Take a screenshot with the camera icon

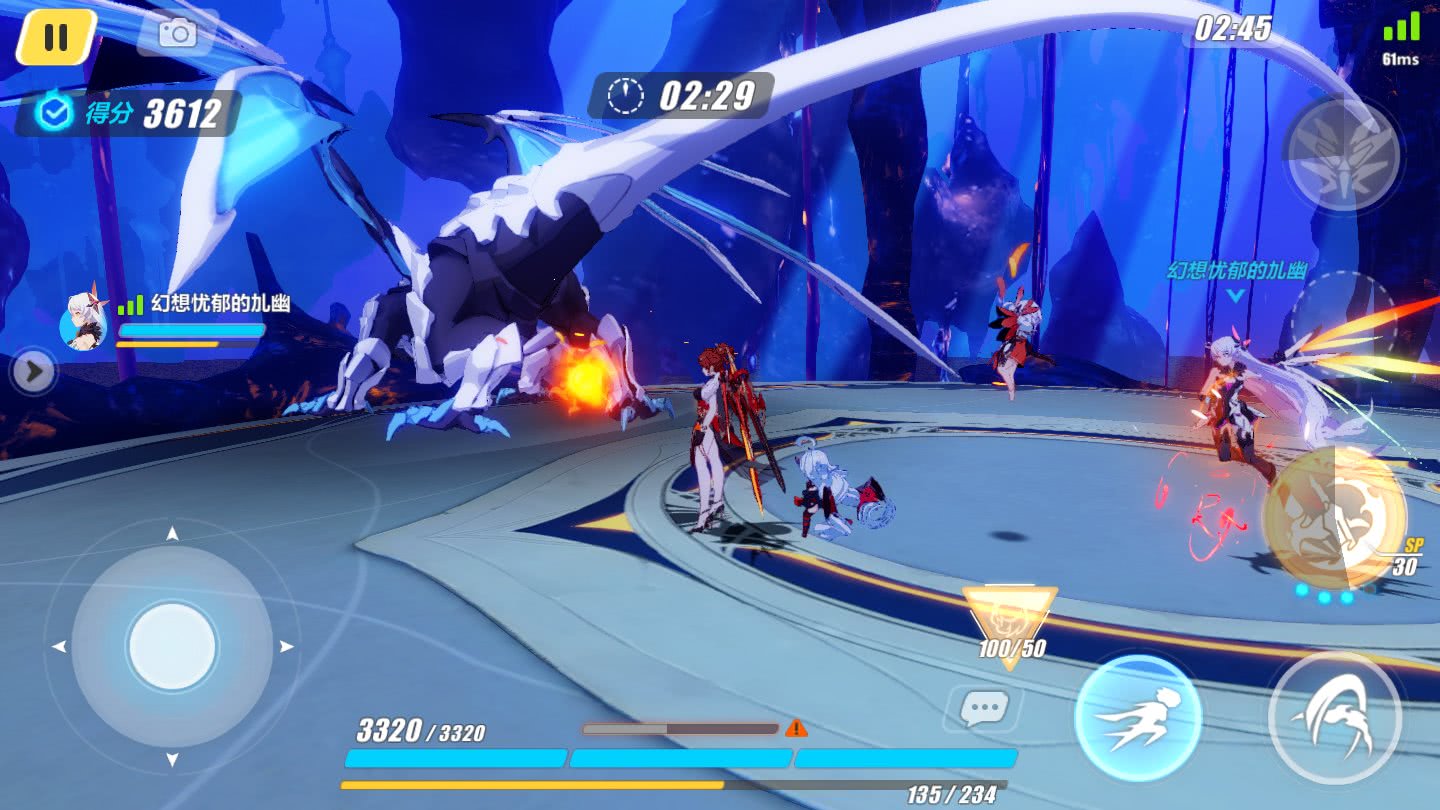(x=178, y=33)
